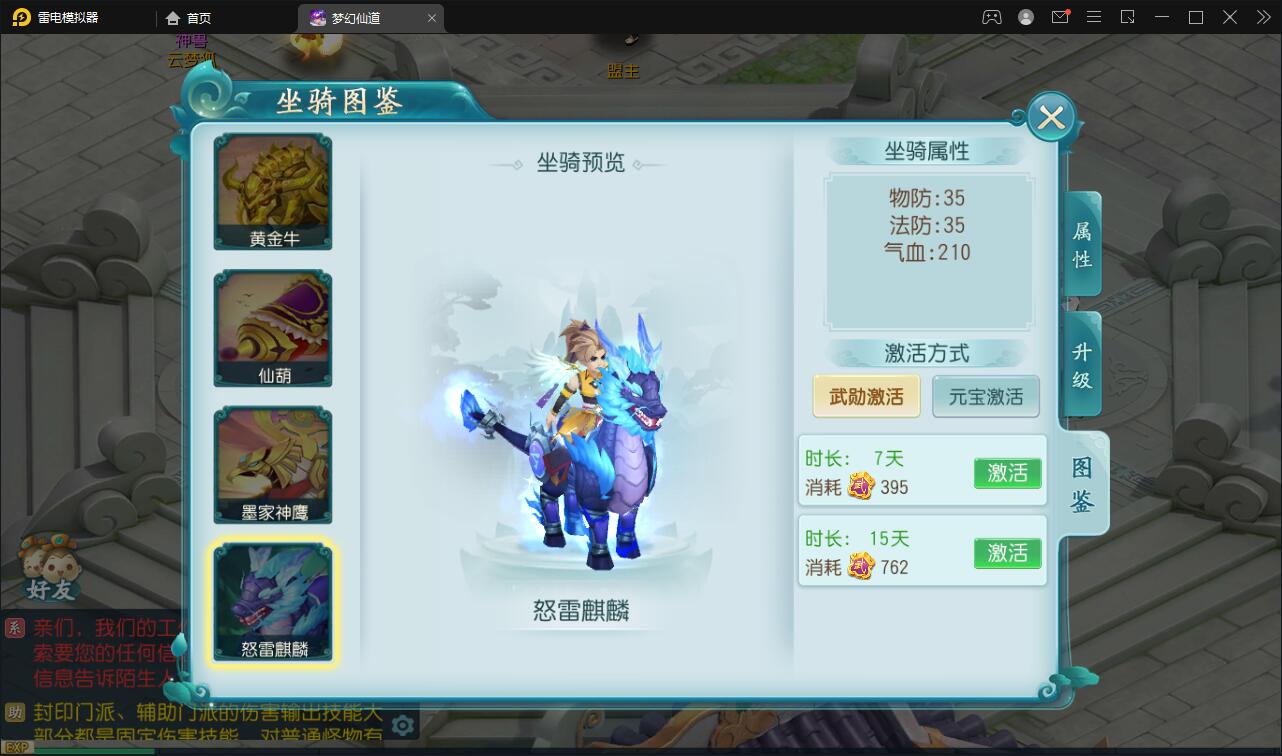Click the keyboard mapping icon in title bar

[990, 17]
